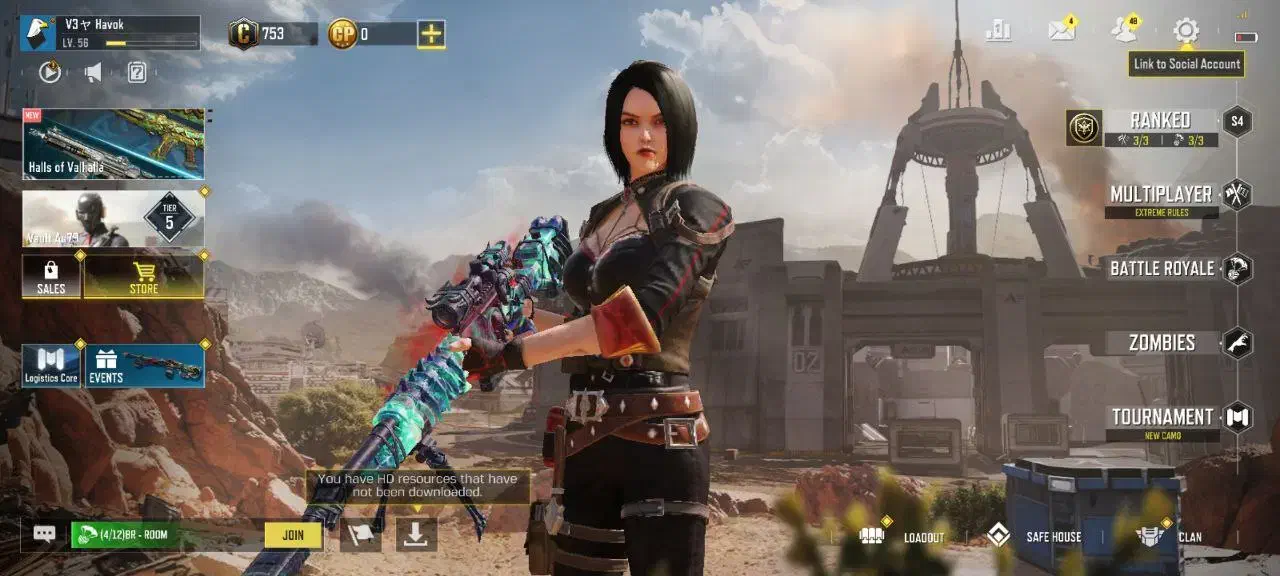Open the Events panel

[145, 366]
